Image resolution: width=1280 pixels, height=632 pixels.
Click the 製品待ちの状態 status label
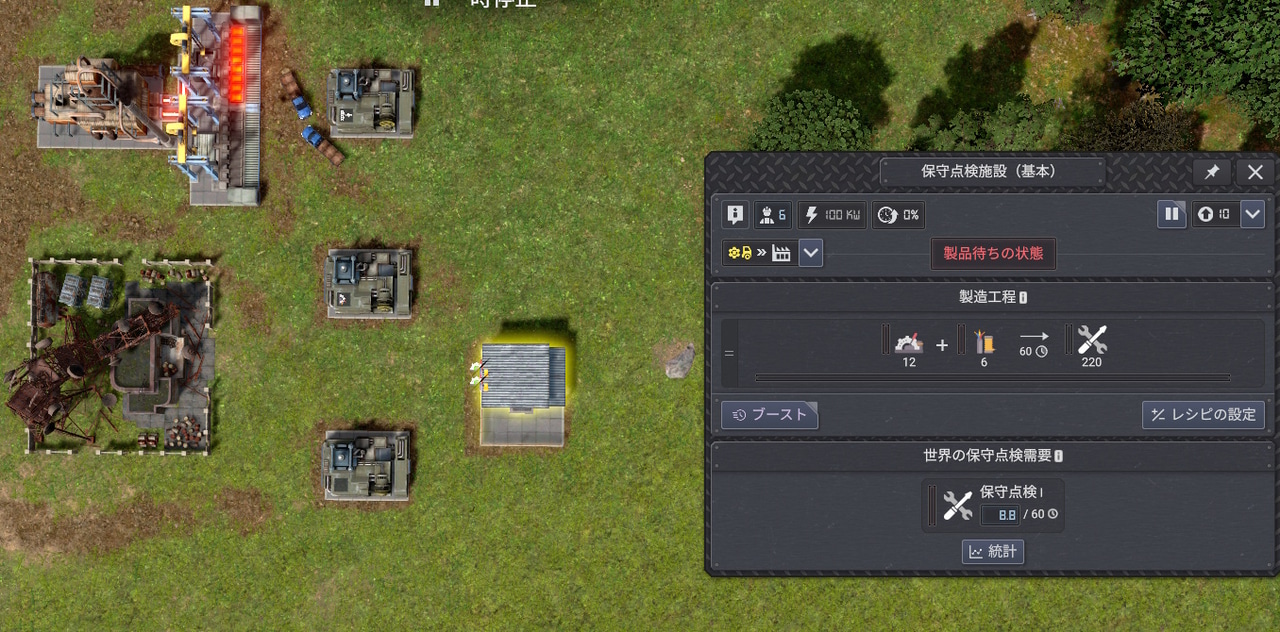993,253
